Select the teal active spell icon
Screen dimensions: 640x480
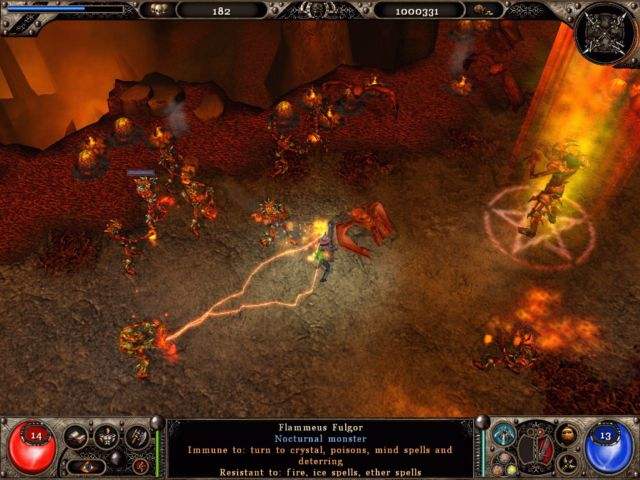tap(503, 435)
